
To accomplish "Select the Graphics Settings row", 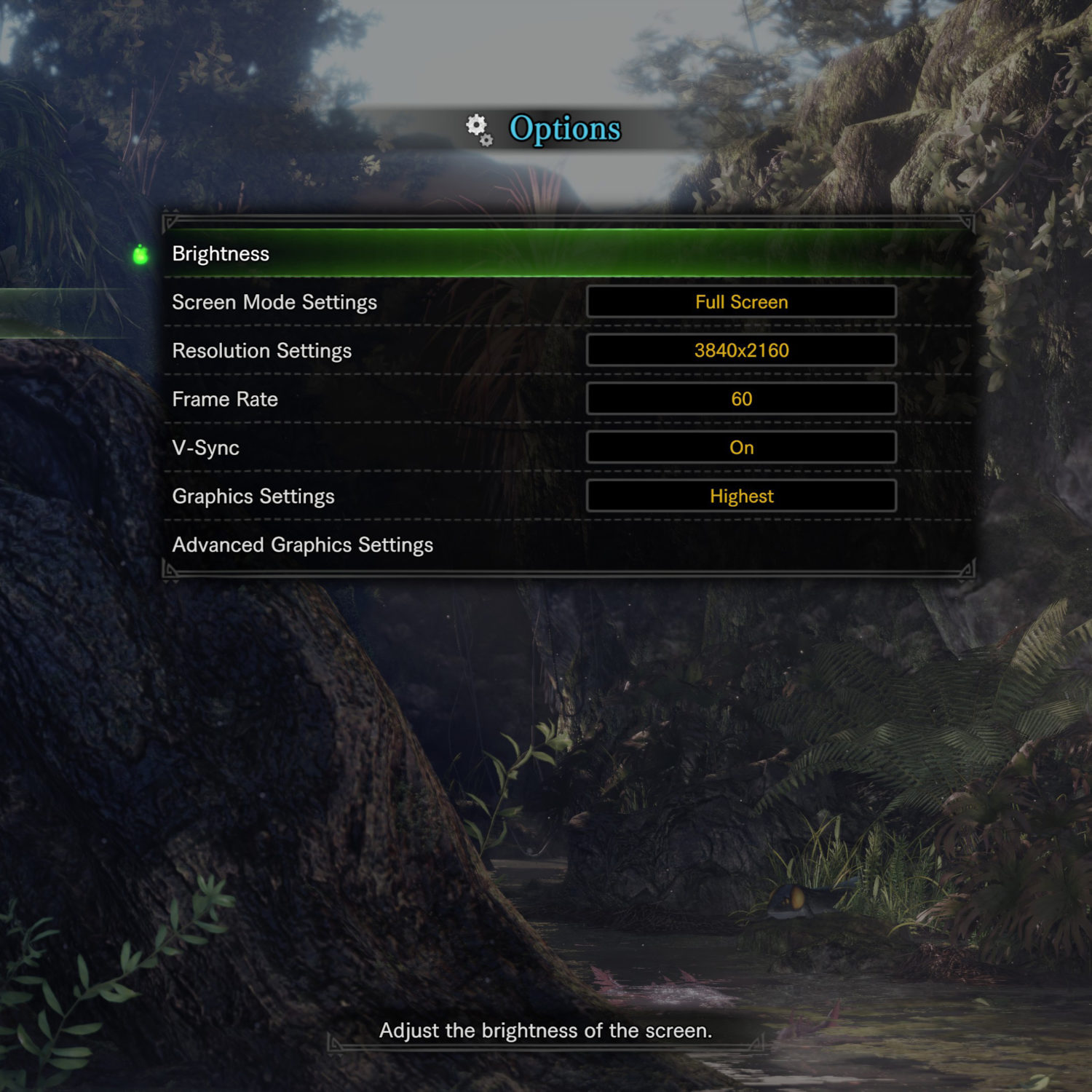I will point(253,496).
